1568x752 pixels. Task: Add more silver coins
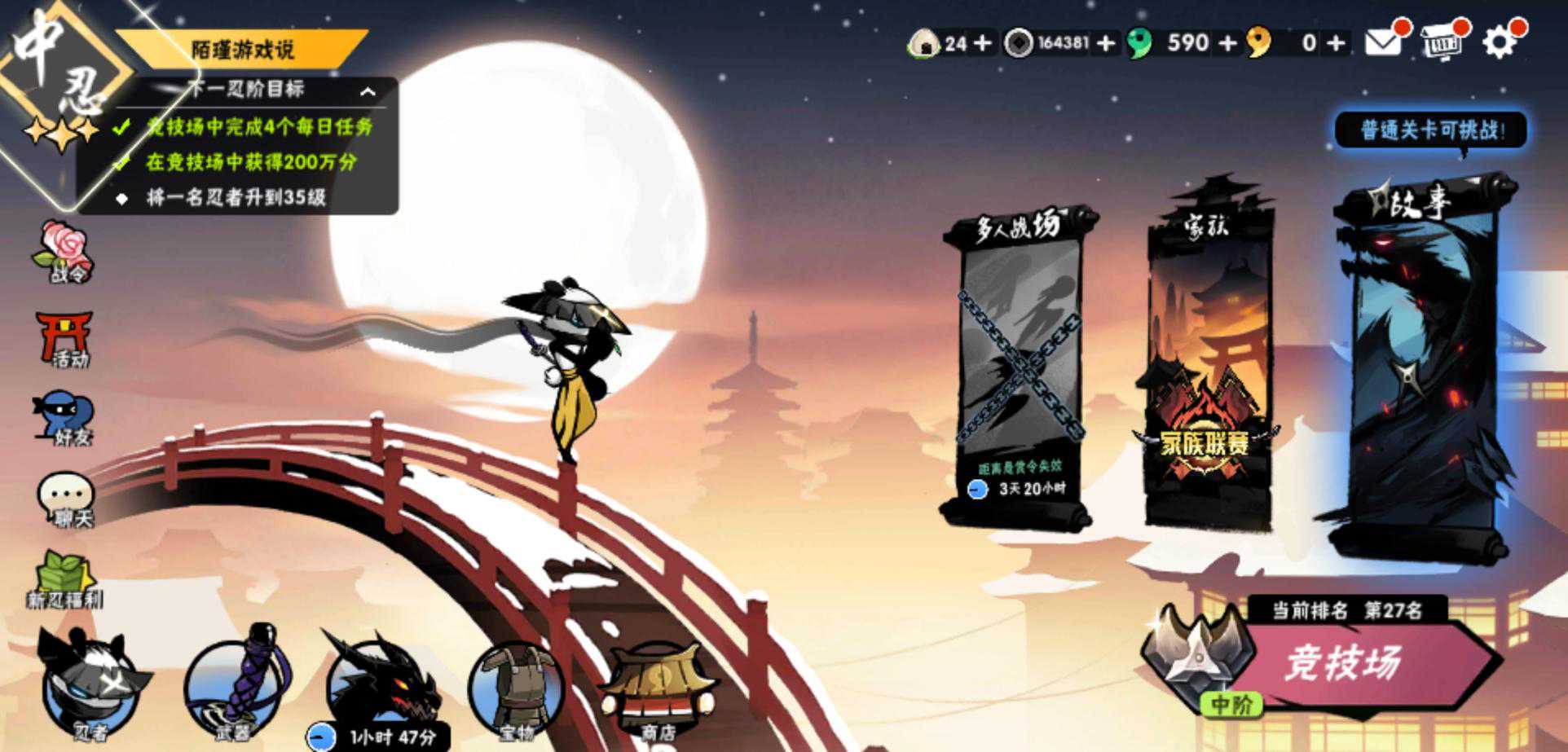tap(1106, 42)
